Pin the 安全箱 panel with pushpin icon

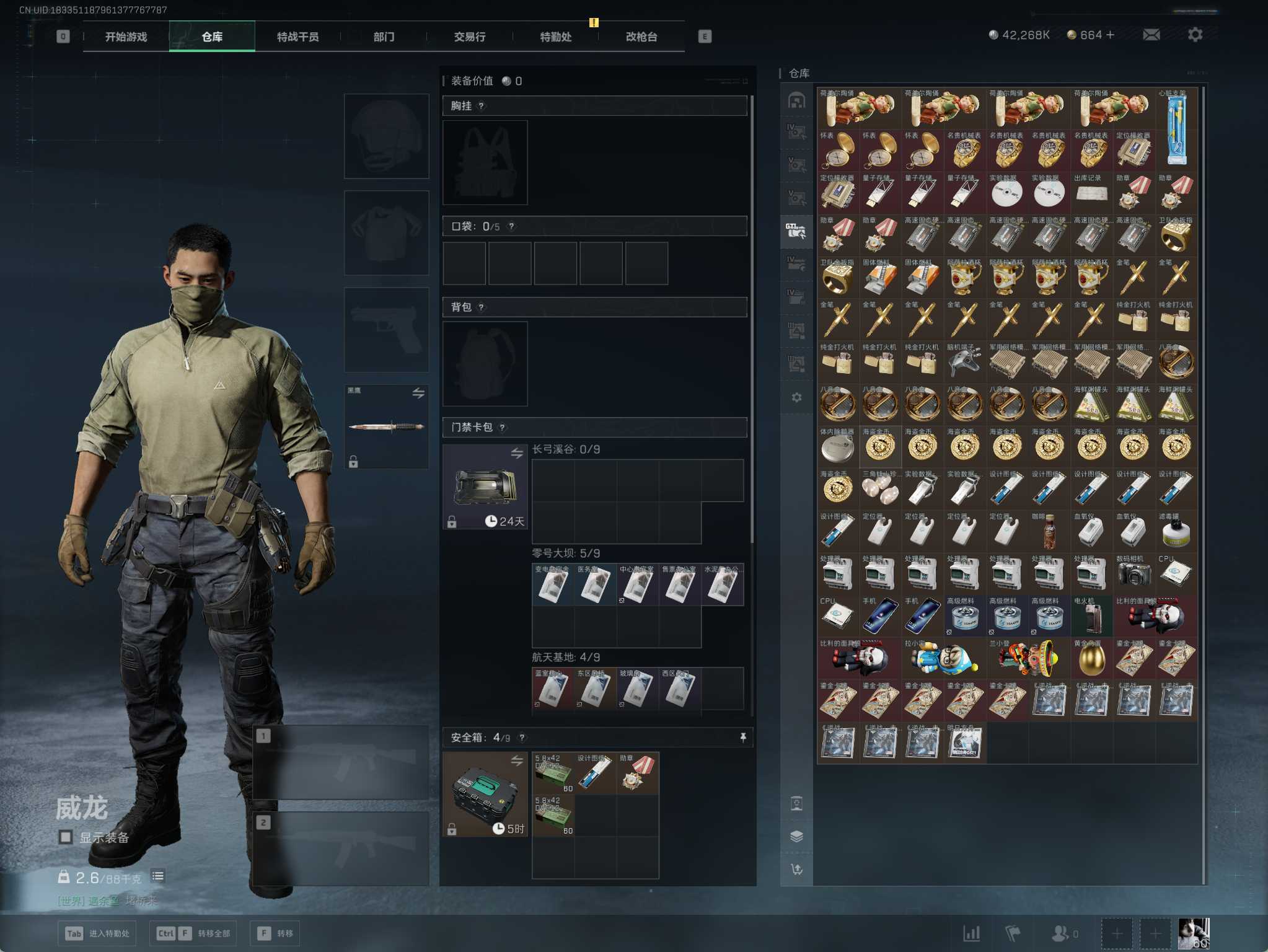coord(743,737)
